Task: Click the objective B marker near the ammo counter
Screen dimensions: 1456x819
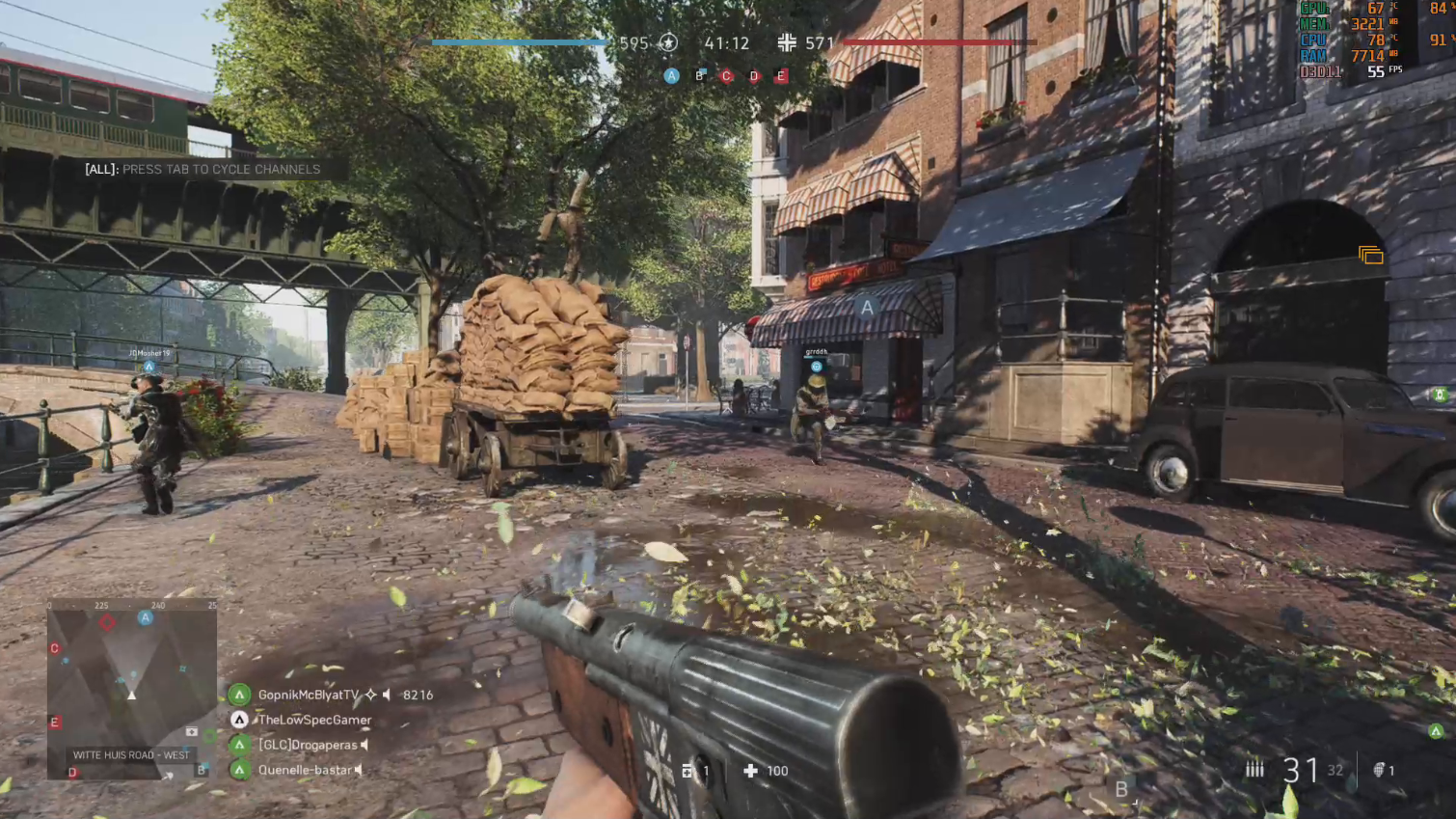Action: point(1121,789)
